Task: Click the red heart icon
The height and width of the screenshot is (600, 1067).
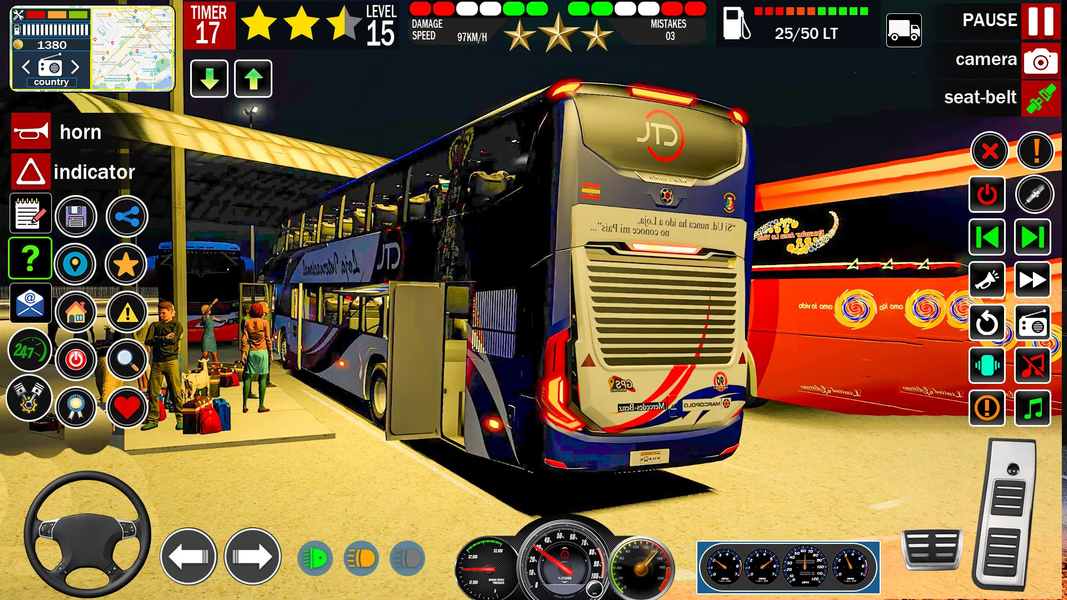Action: pyautogui.click(x=127, y=407)
